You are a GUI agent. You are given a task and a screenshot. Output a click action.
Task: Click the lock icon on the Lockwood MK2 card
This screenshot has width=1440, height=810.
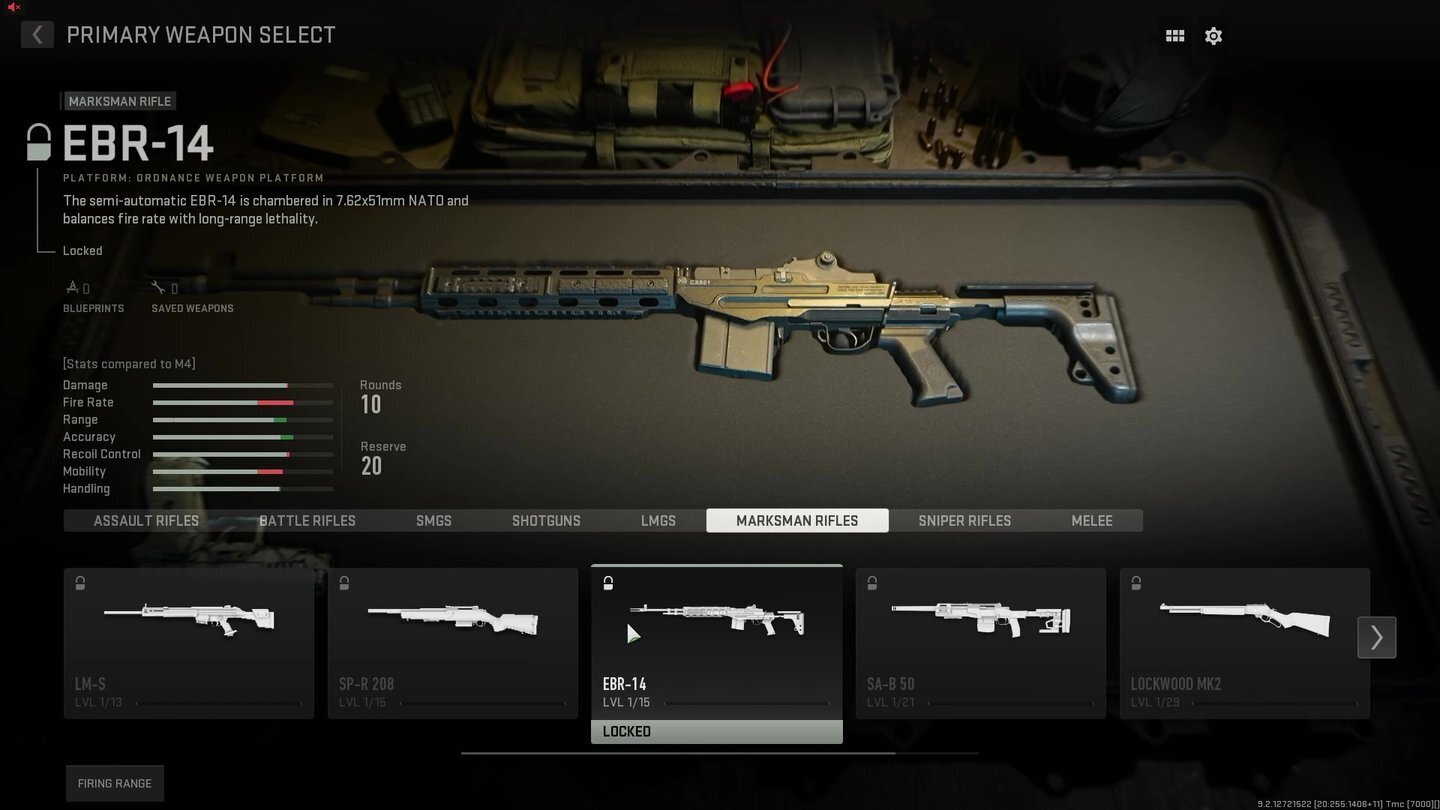tap(1135, 582)
